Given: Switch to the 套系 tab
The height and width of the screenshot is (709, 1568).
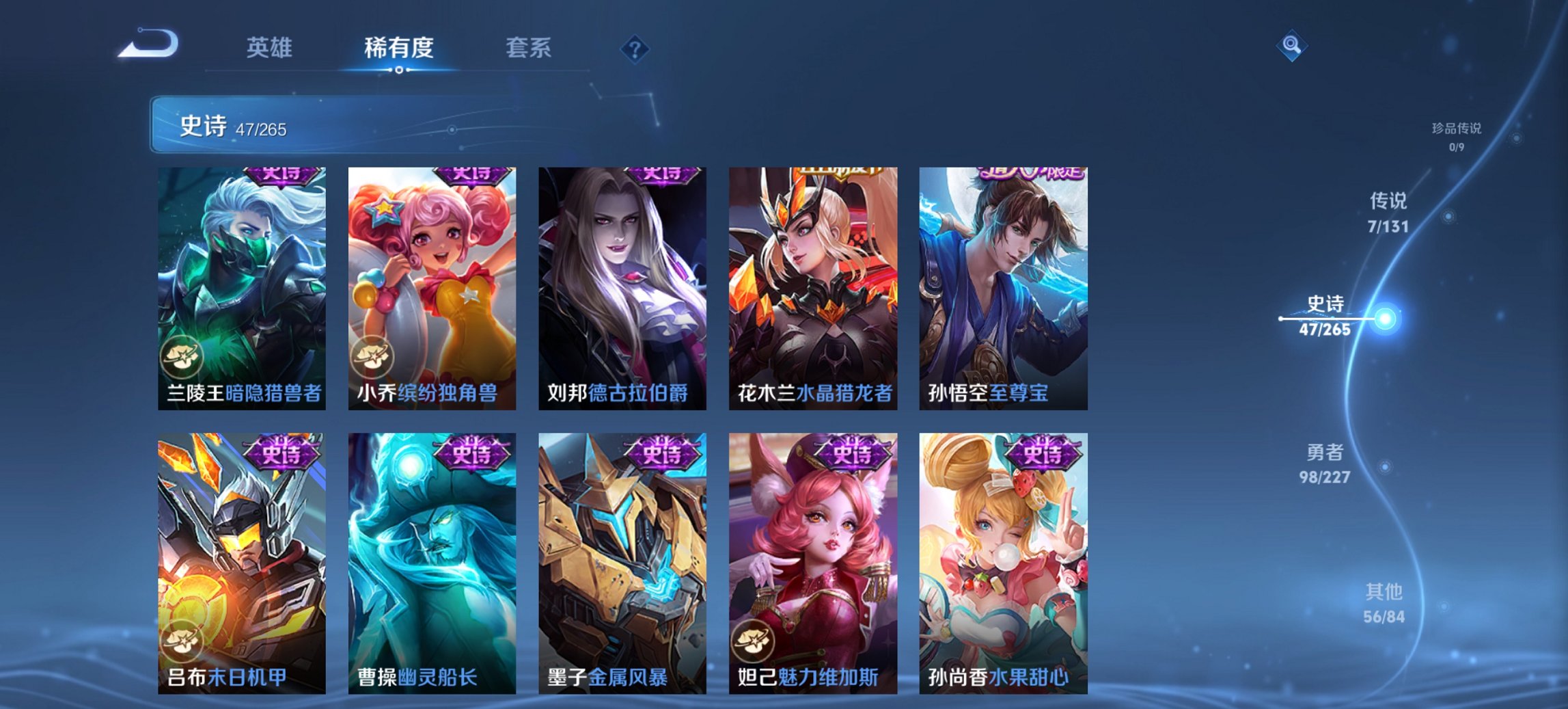Looking at the screenshot, I should pos(529,48).
